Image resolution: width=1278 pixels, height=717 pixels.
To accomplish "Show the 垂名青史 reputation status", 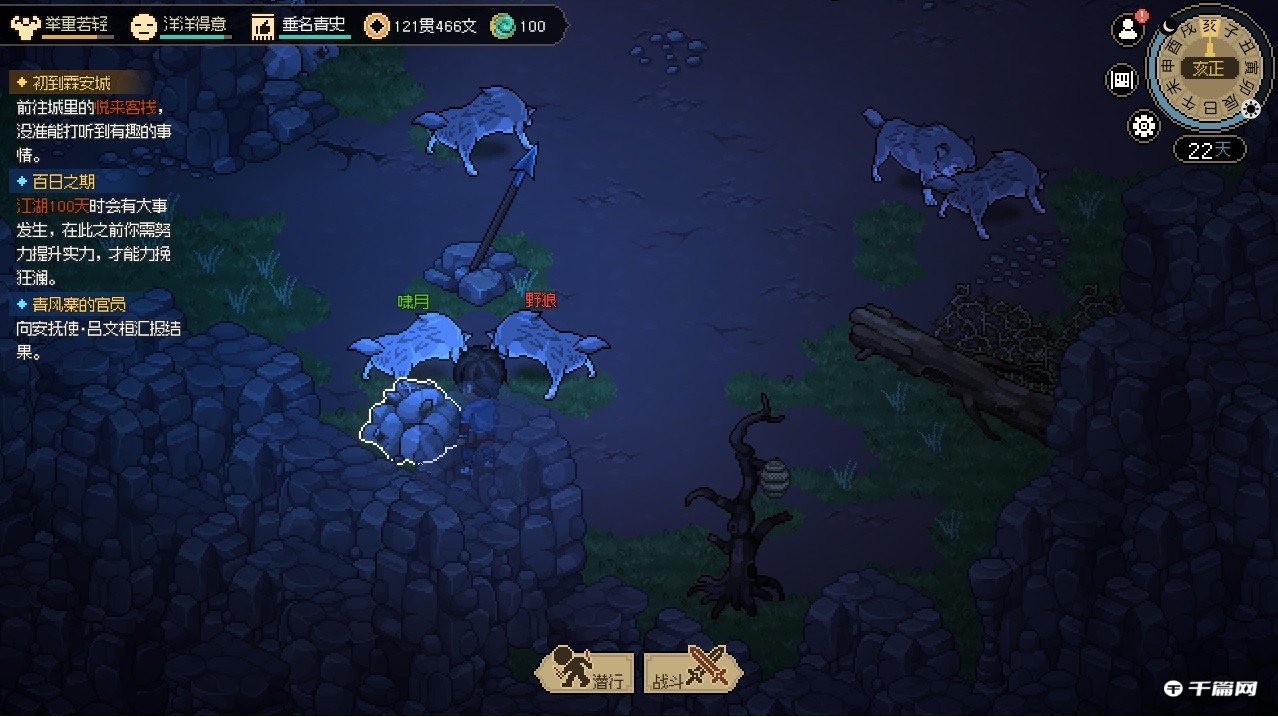I will (x=300, y=26).
